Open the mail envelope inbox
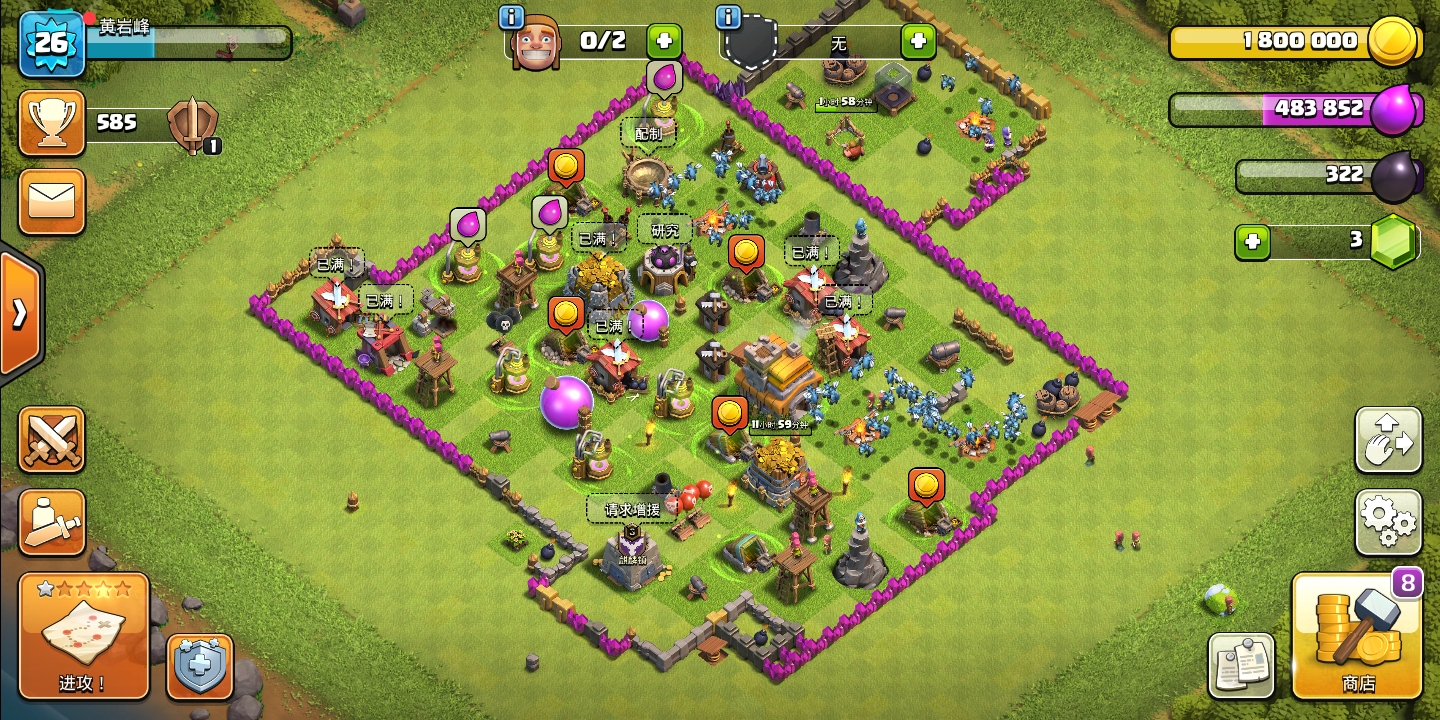This screenshot has height=720, width=1440. coord(51,202)
